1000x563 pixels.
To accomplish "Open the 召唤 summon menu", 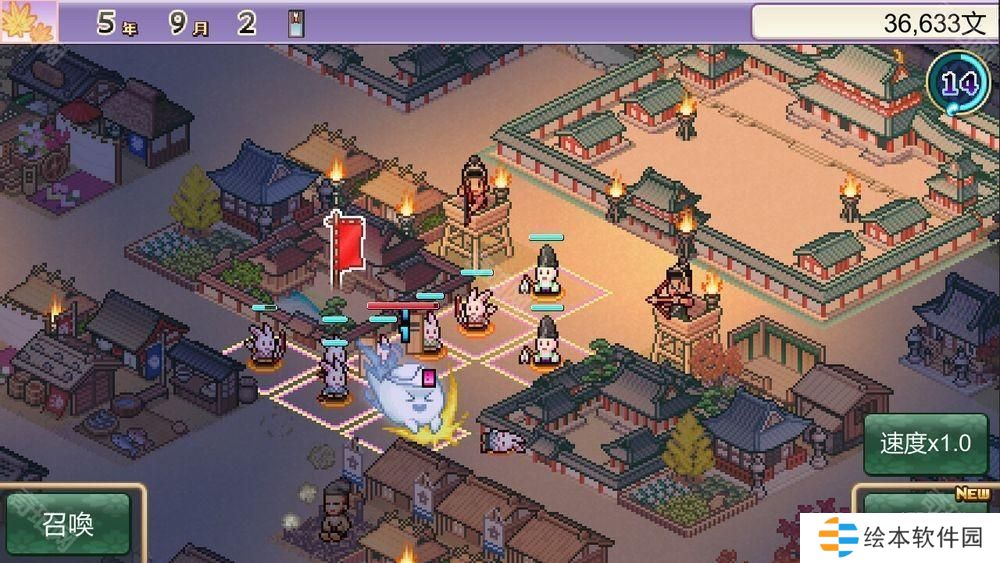I will 68,524.
